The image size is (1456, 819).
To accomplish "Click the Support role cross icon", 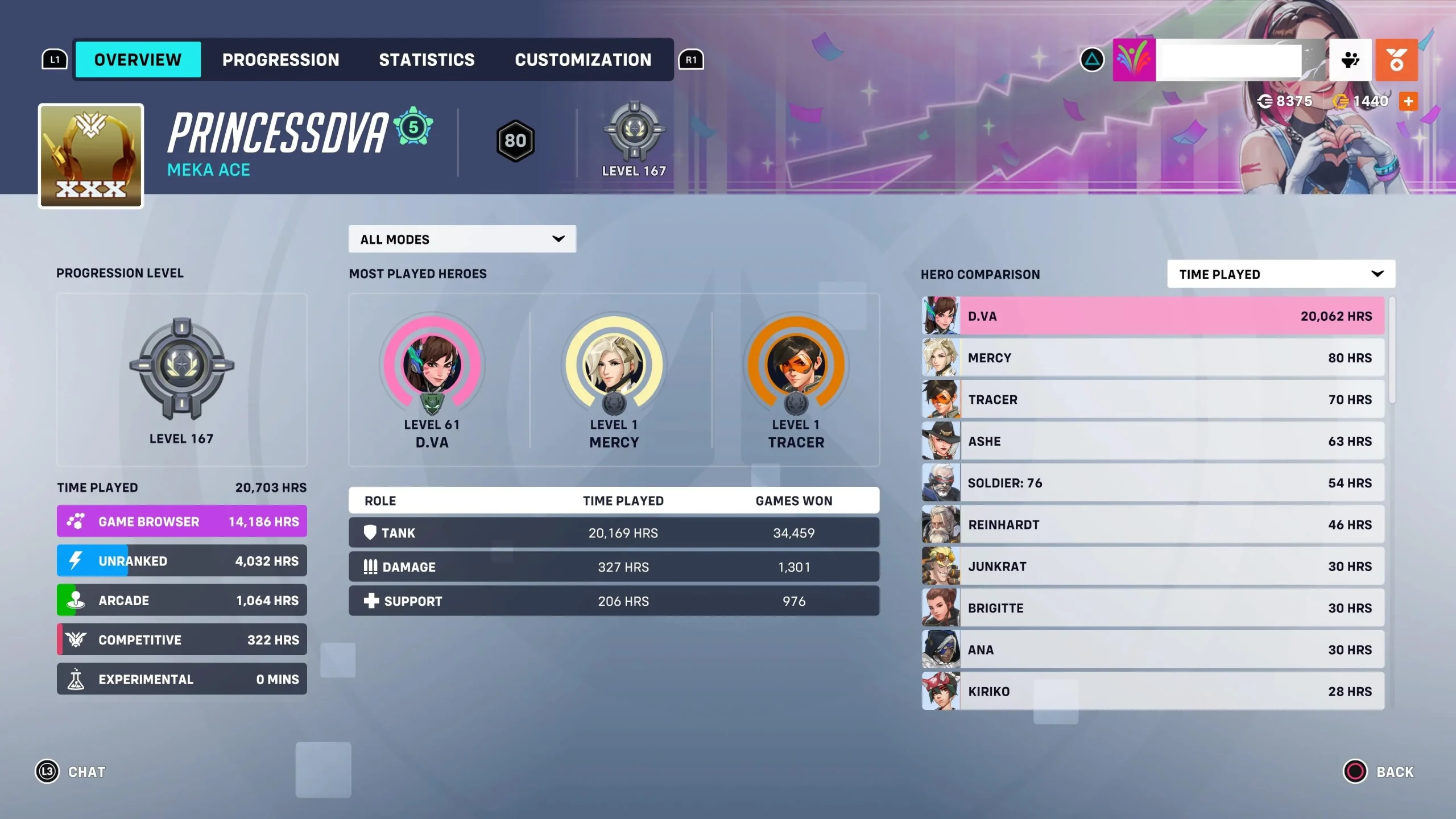I will [370, 601].
